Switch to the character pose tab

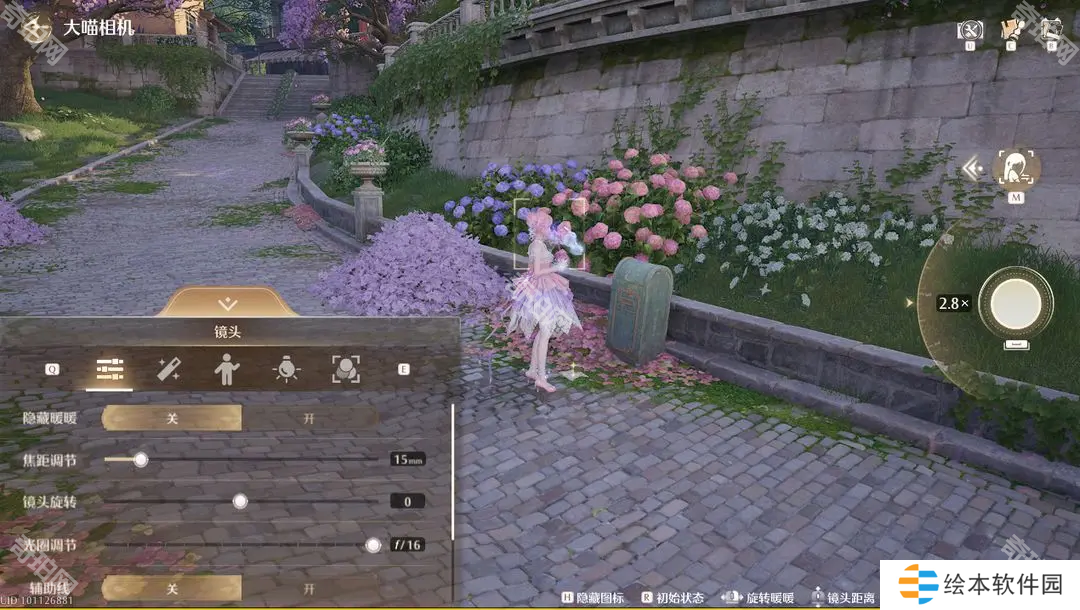pos(227,370)
